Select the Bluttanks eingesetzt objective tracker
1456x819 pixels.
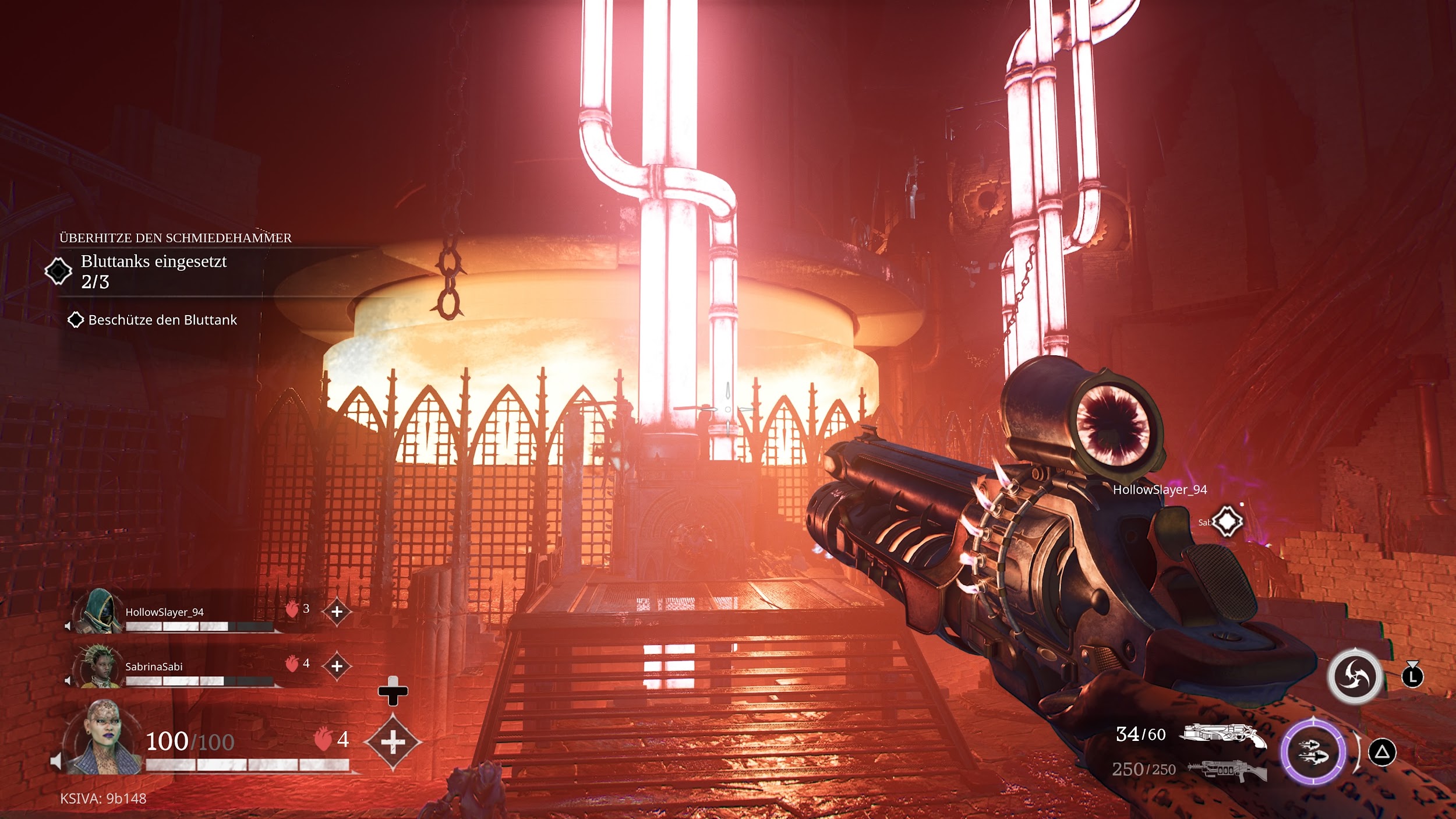(x=154, y=271)
